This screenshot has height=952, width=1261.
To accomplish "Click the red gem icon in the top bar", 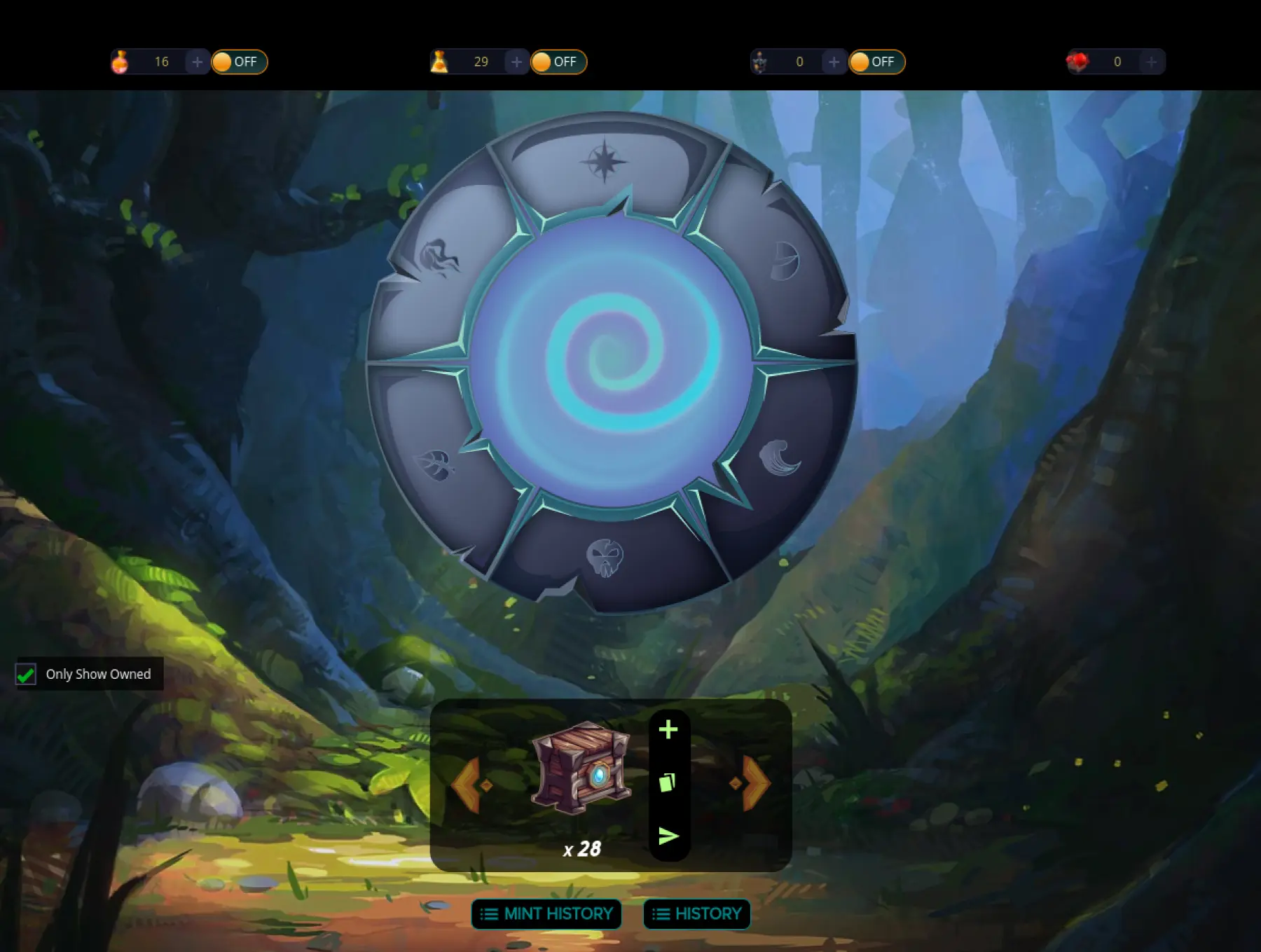I will [1077, 62].
